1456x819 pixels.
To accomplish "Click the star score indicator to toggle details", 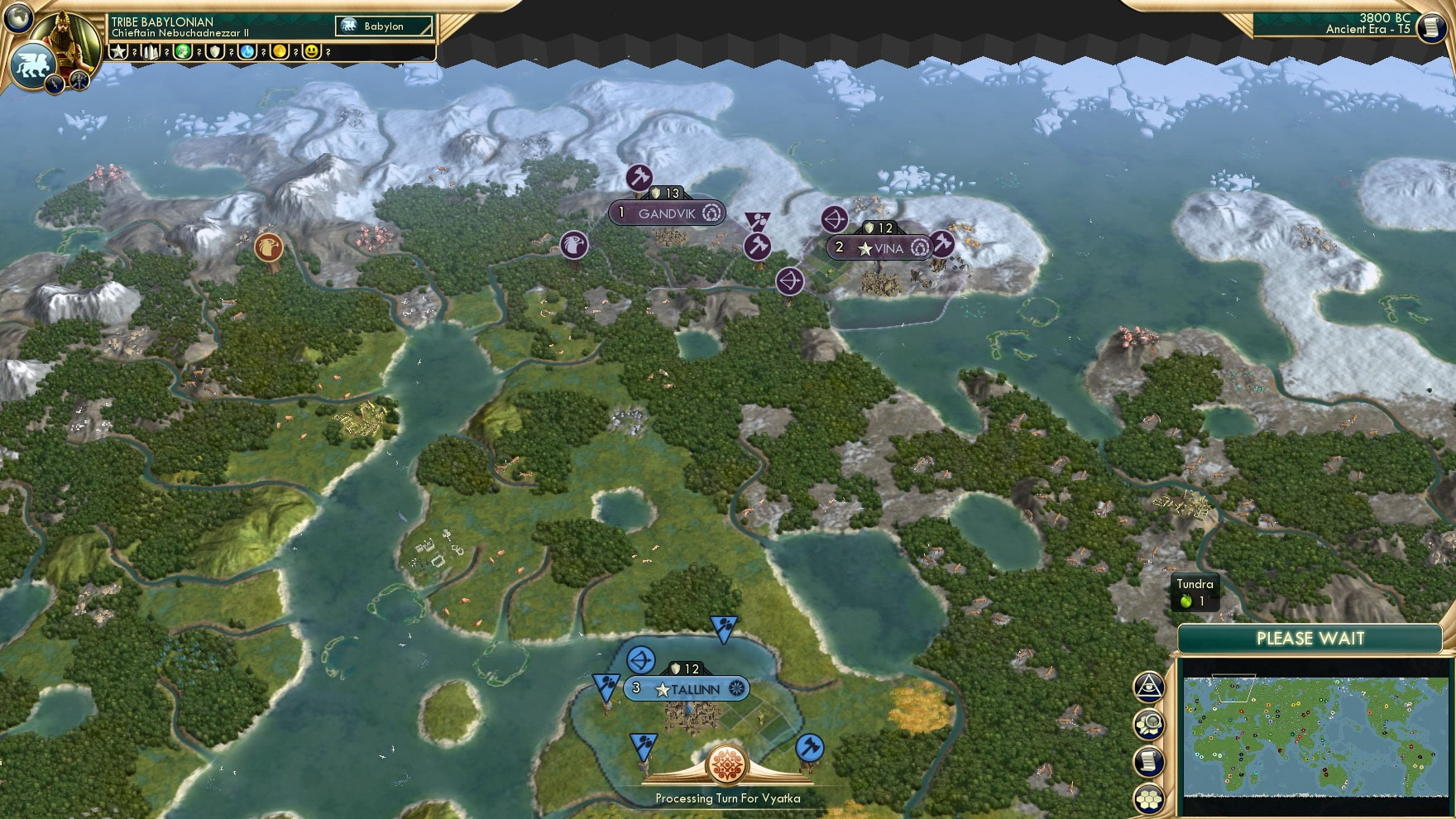I will tap(120, 52).
